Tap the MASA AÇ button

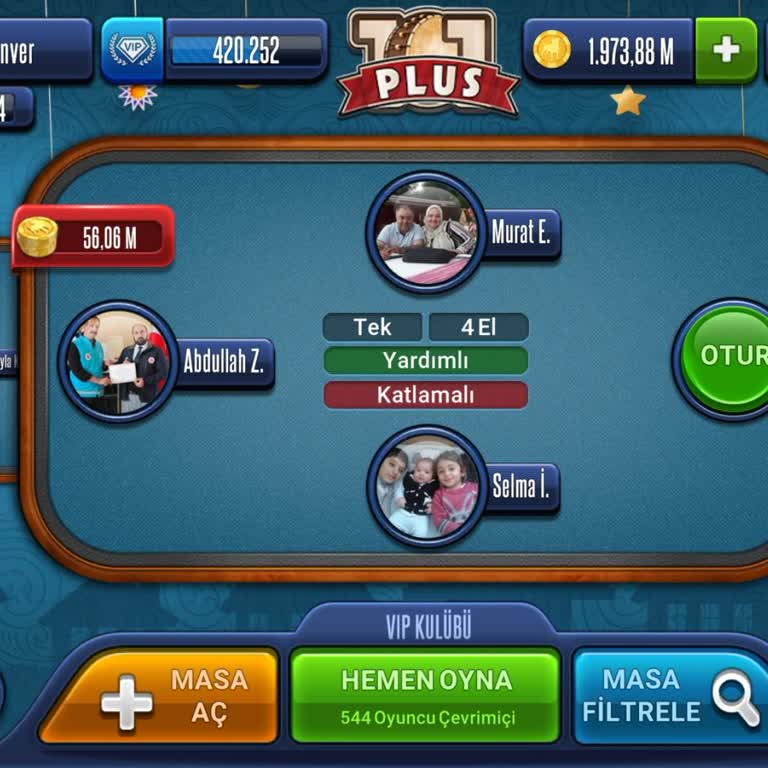(159, 697)
